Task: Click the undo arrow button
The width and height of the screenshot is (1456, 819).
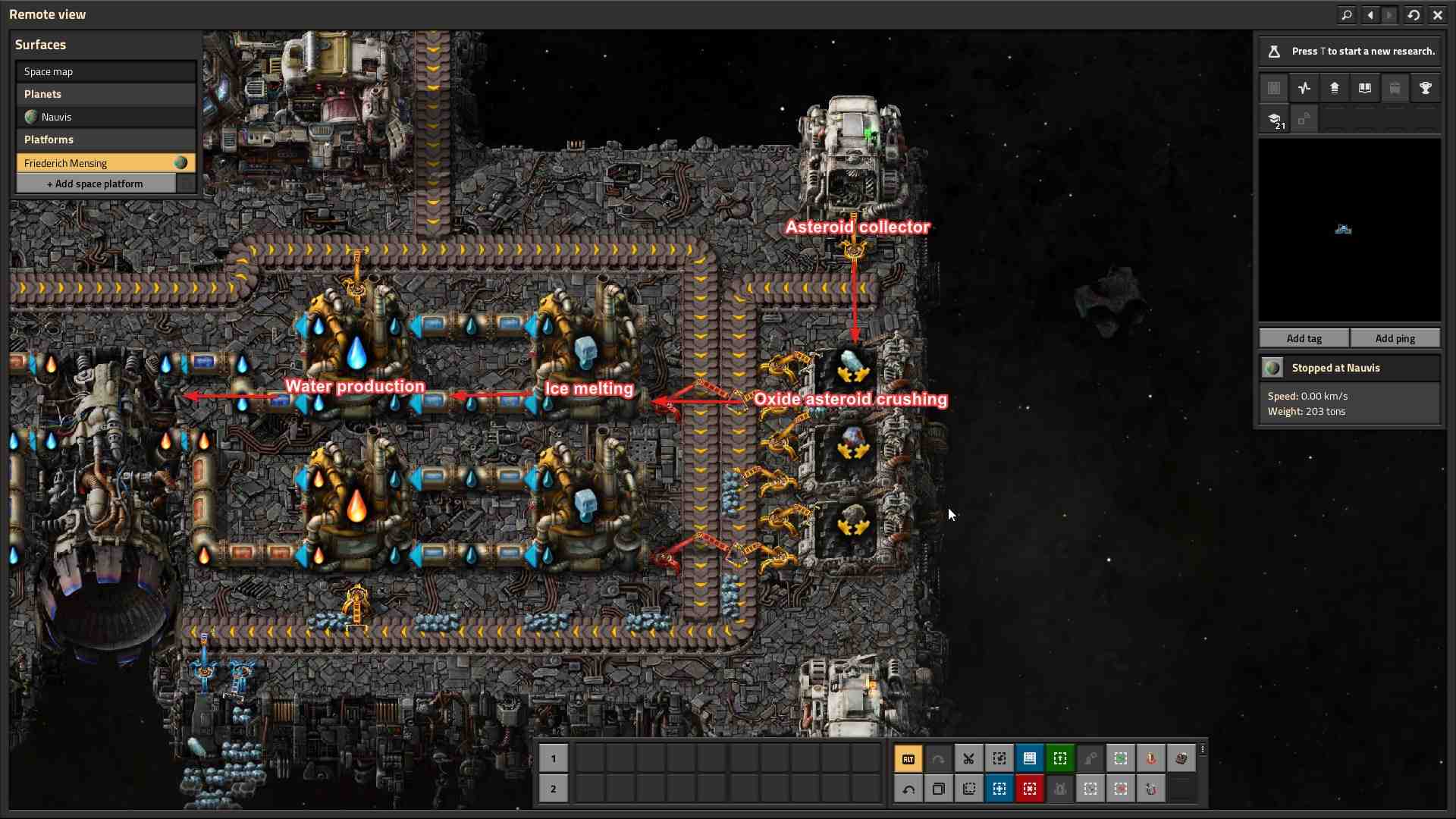Action: 908,789
